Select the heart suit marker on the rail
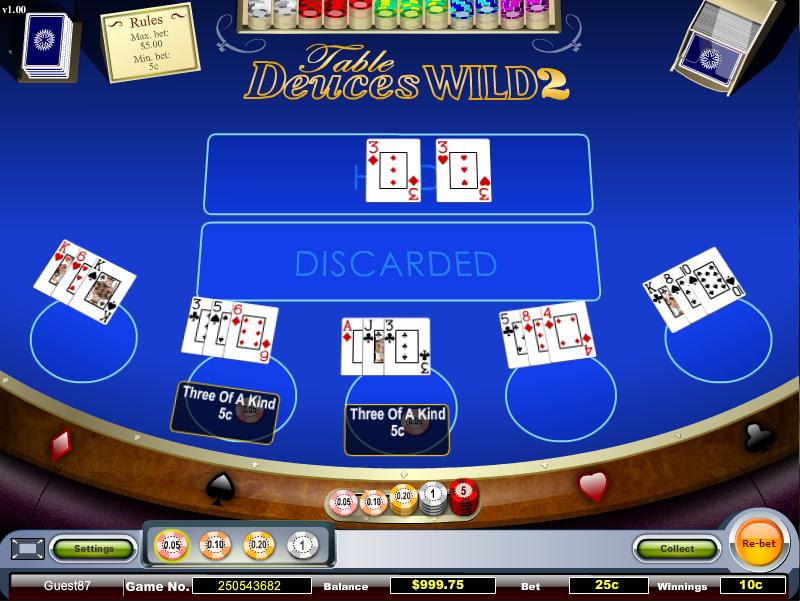The height and width of the screenshot is (601, 800). click(594, 486)
